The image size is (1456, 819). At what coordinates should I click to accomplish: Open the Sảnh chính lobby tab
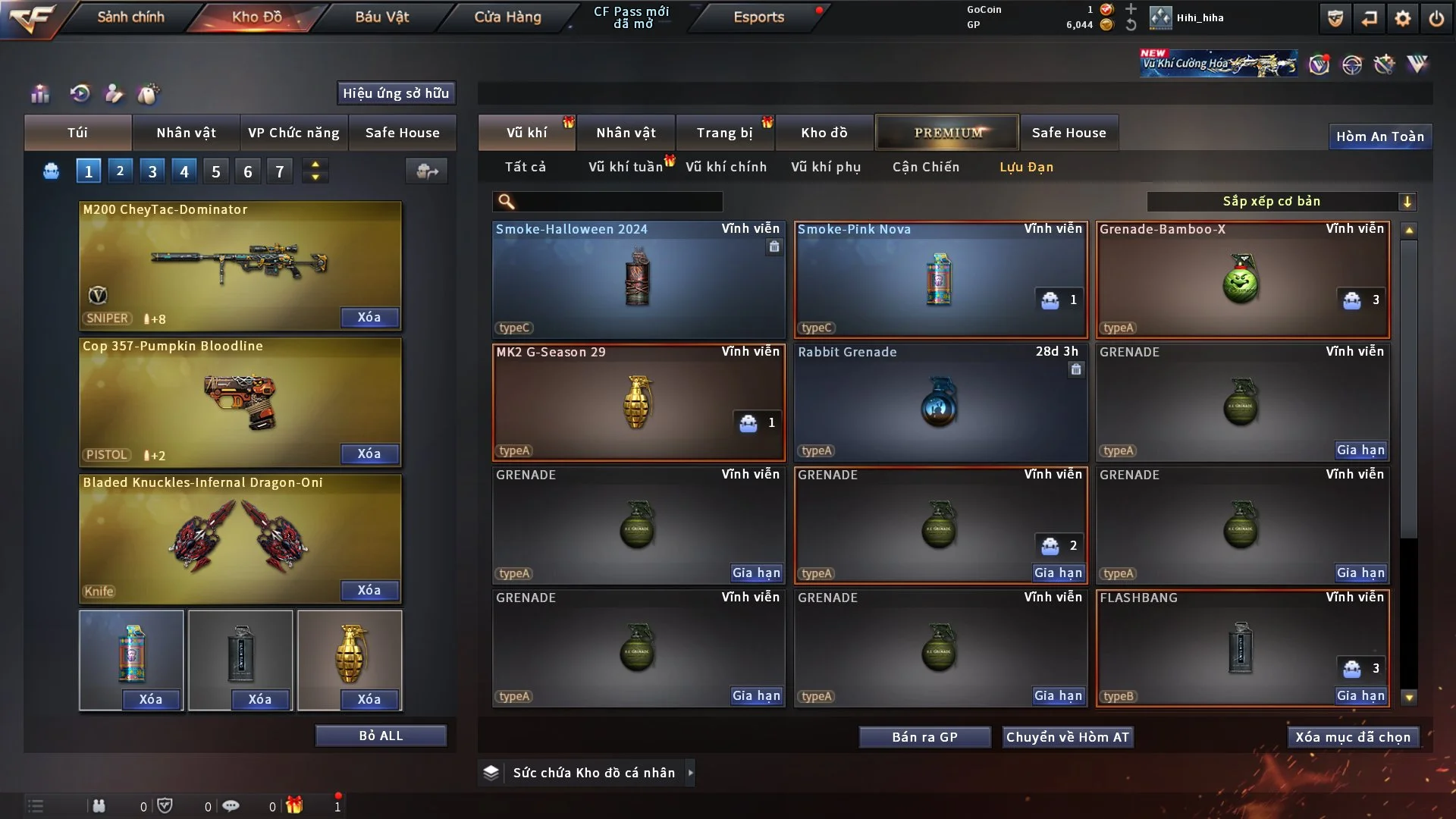pyautogui.click(x=130, y=17)
